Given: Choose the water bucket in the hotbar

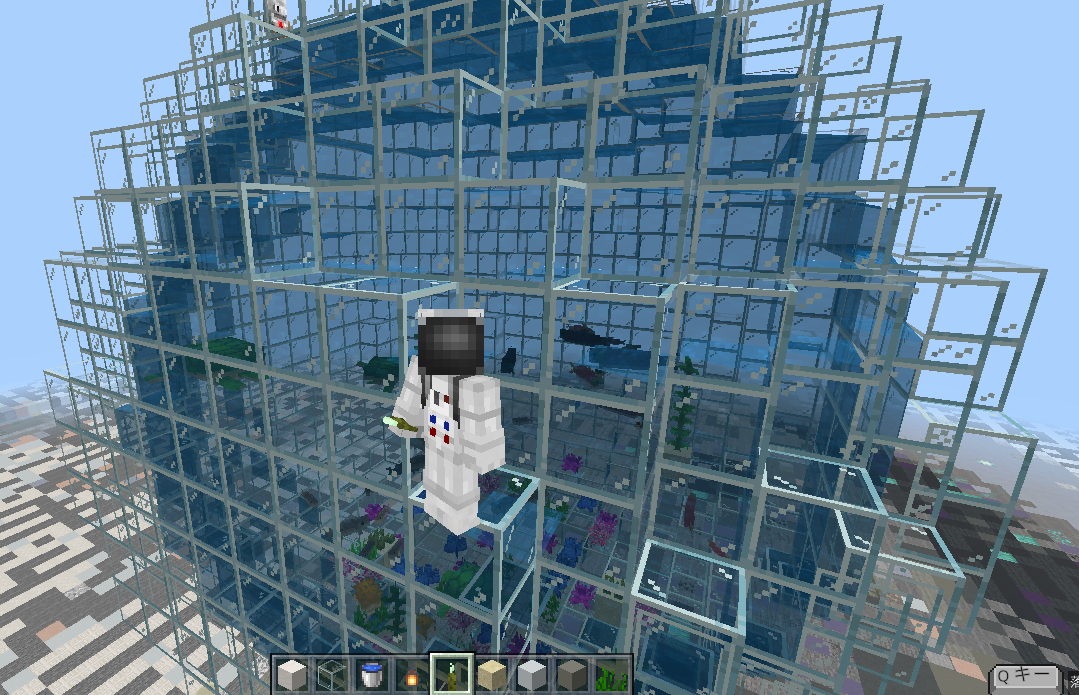Looking at the screenshot, I should [370, 673].
